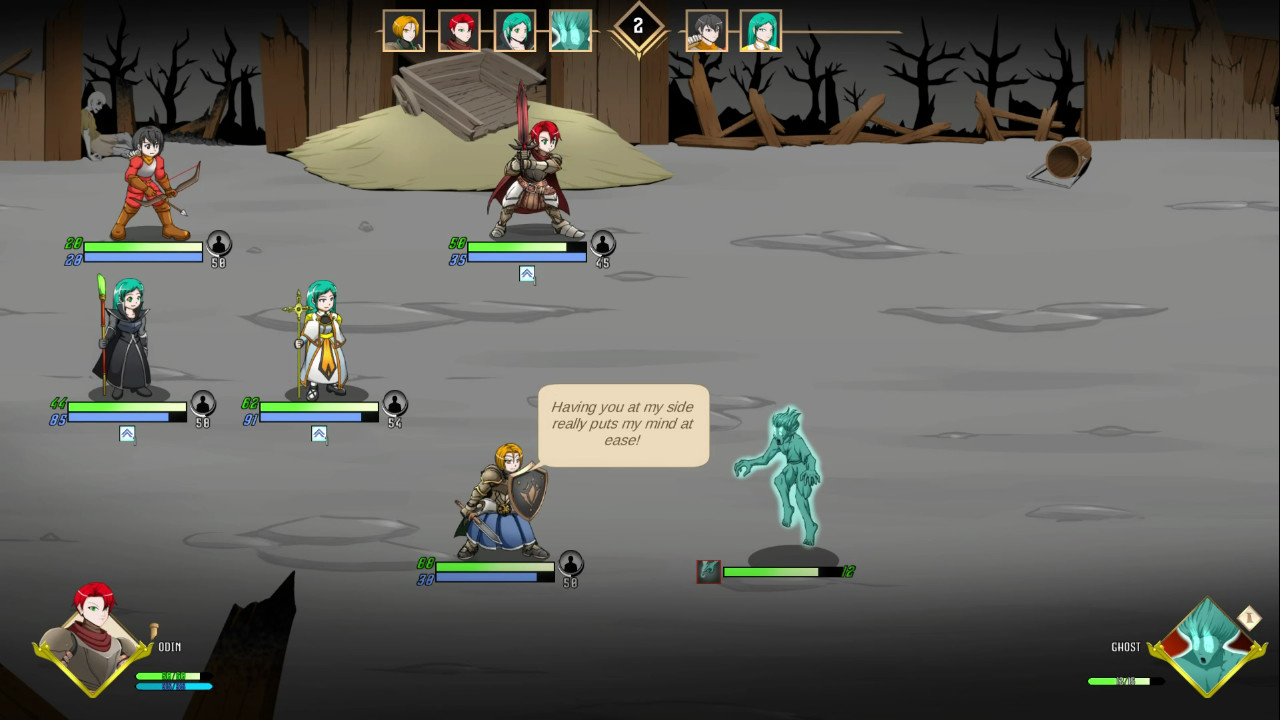The width and height of the screenshot is (1280, 720).
Task: Switch to the green-haired mage portrait tab in turn order
Action: 513,30
